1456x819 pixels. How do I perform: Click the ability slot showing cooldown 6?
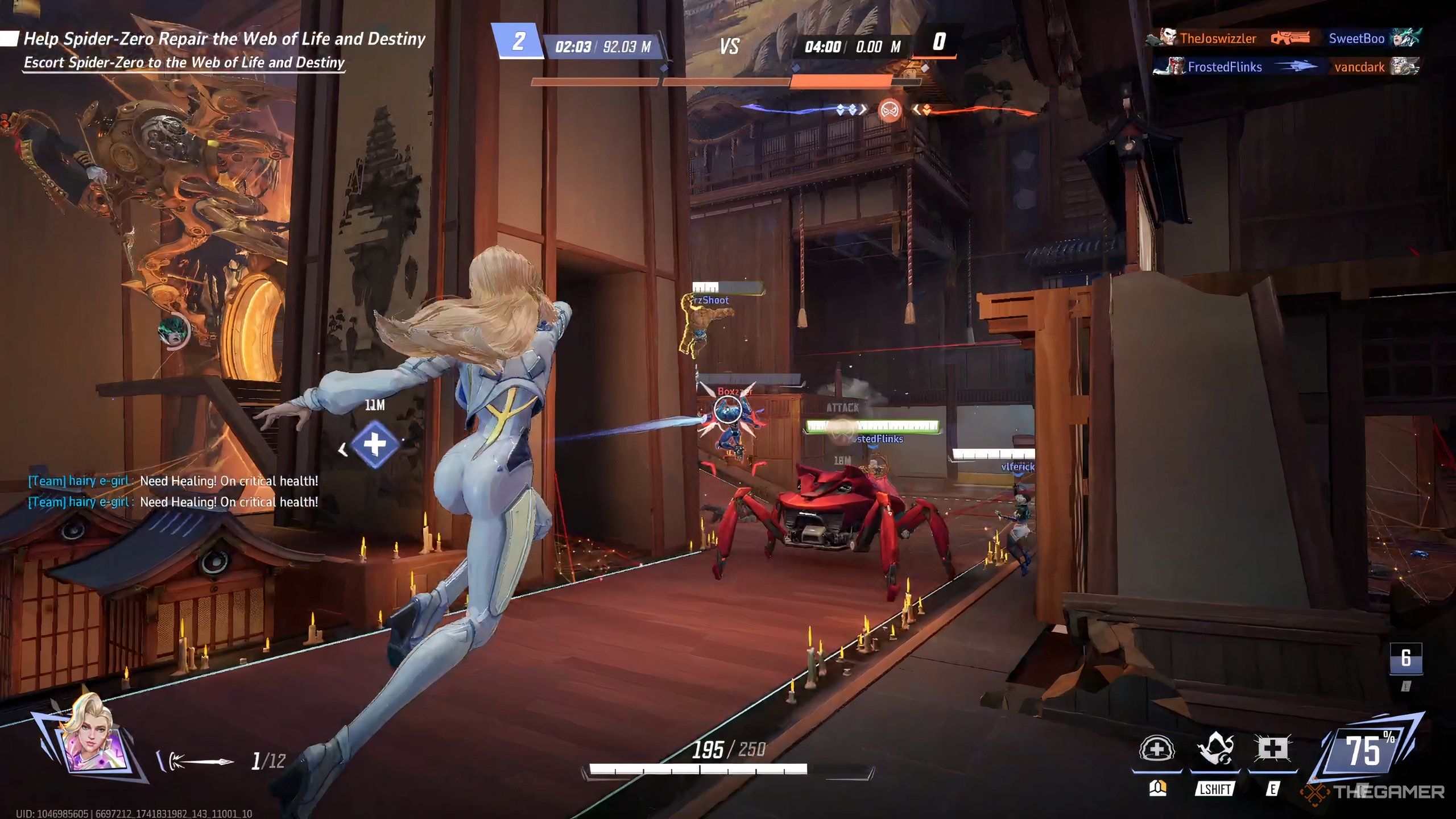pos(1406,658)
